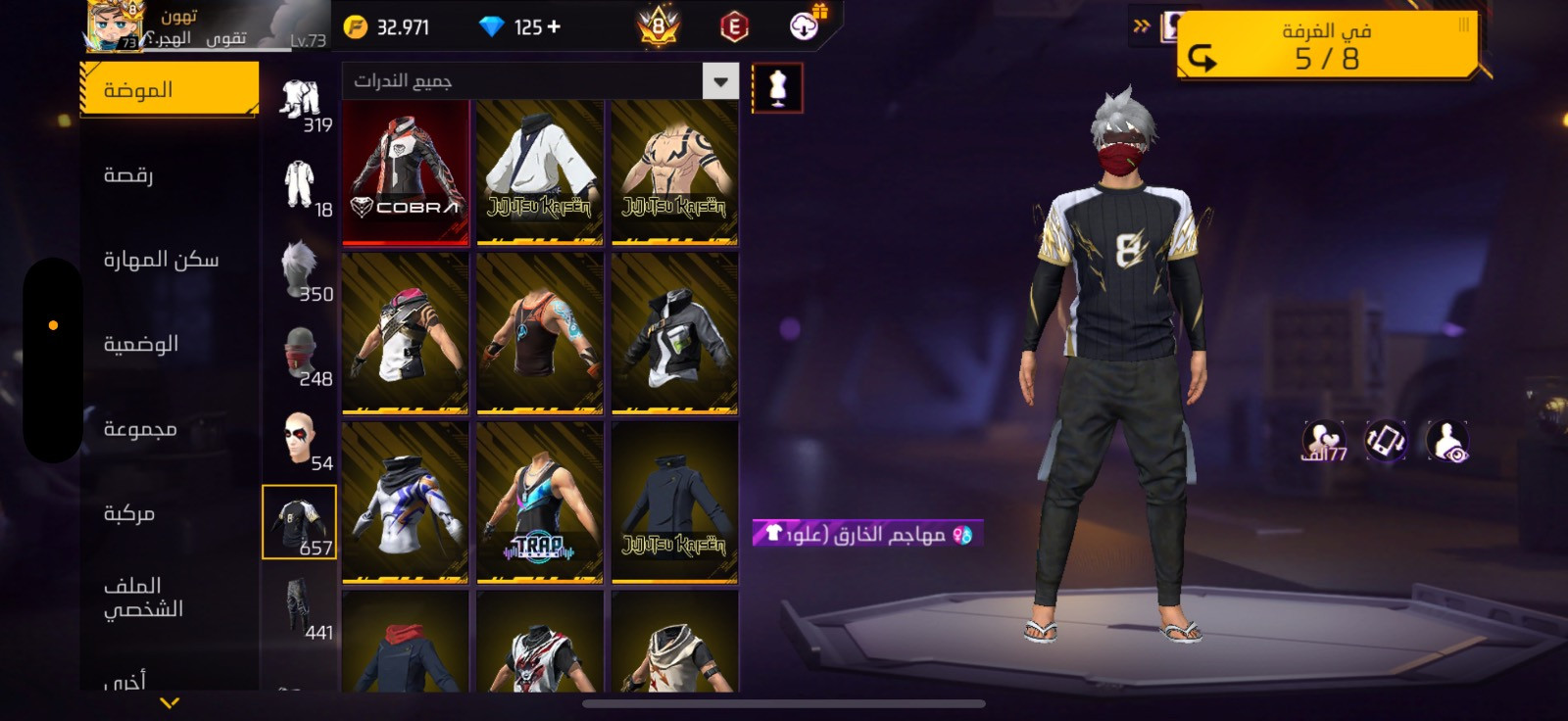Select the TRAP tank top item

click(x=539, y=504)
